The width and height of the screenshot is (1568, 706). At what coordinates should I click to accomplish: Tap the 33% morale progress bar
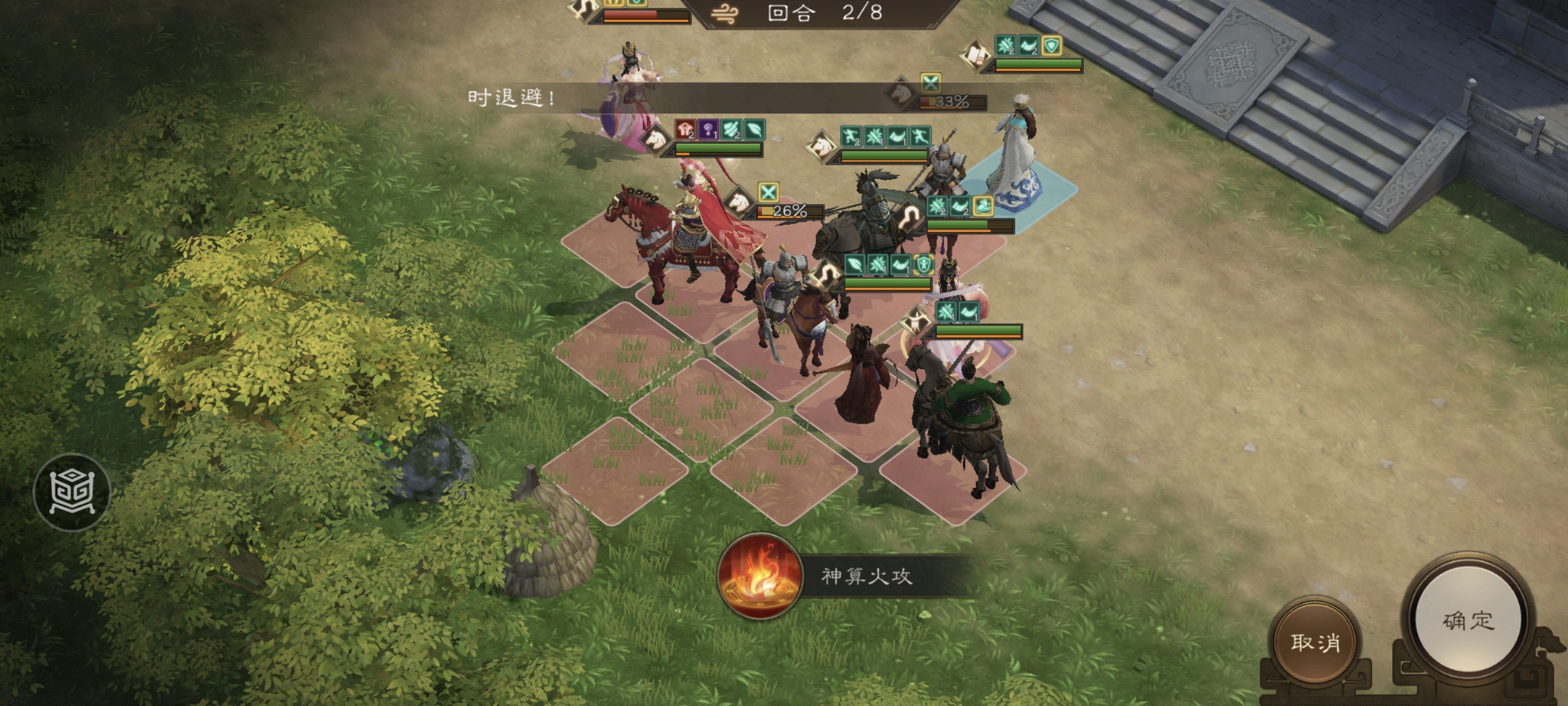tap(951, 101)
